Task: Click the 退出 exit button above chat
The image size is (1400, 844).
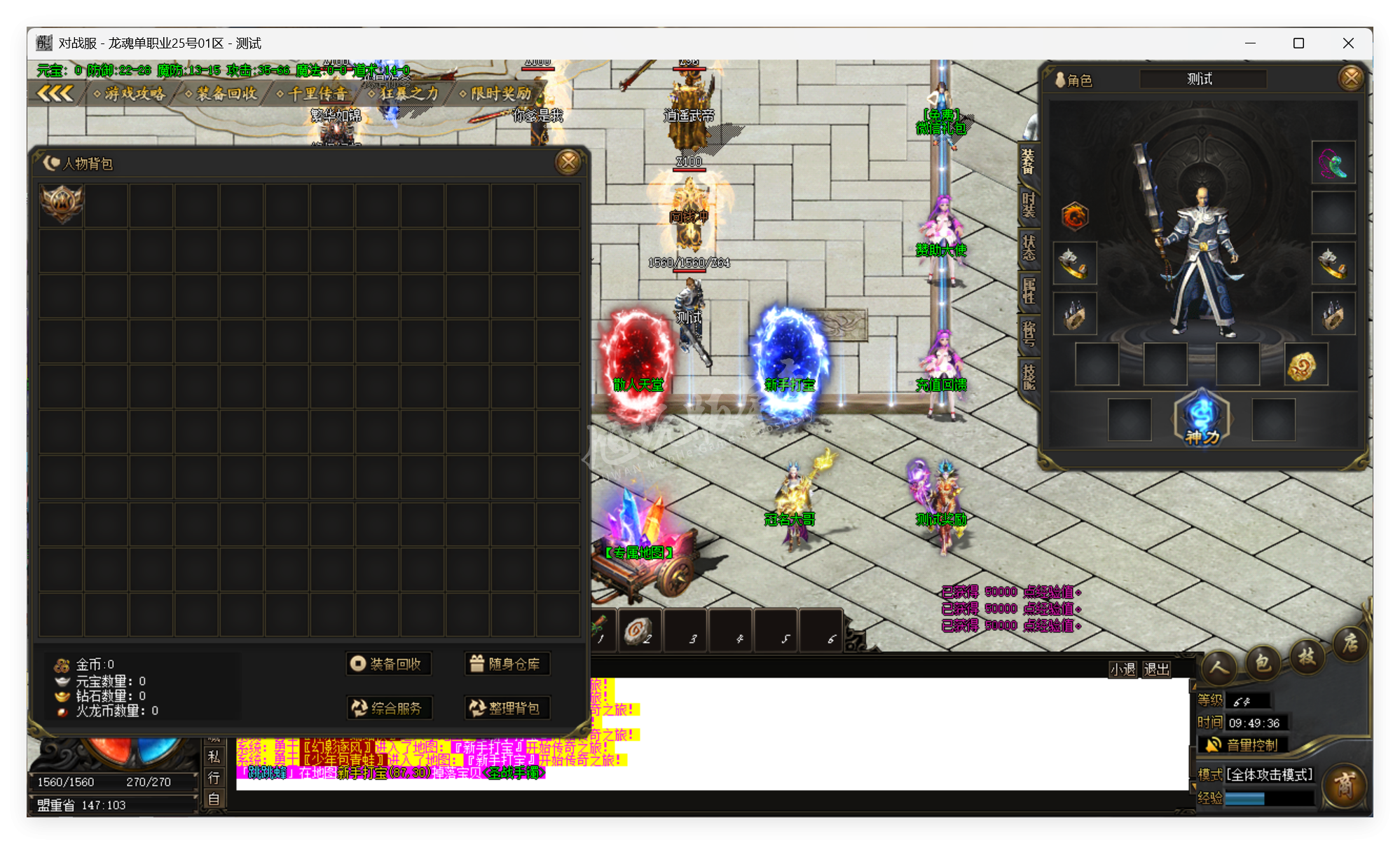Action: [1156, 669]
